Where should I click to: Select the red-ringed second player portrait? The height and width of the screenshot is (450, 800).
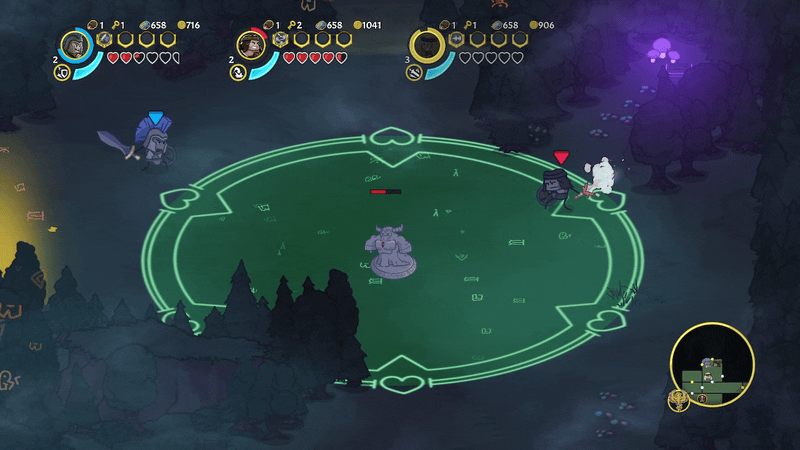tap(251, 45)
